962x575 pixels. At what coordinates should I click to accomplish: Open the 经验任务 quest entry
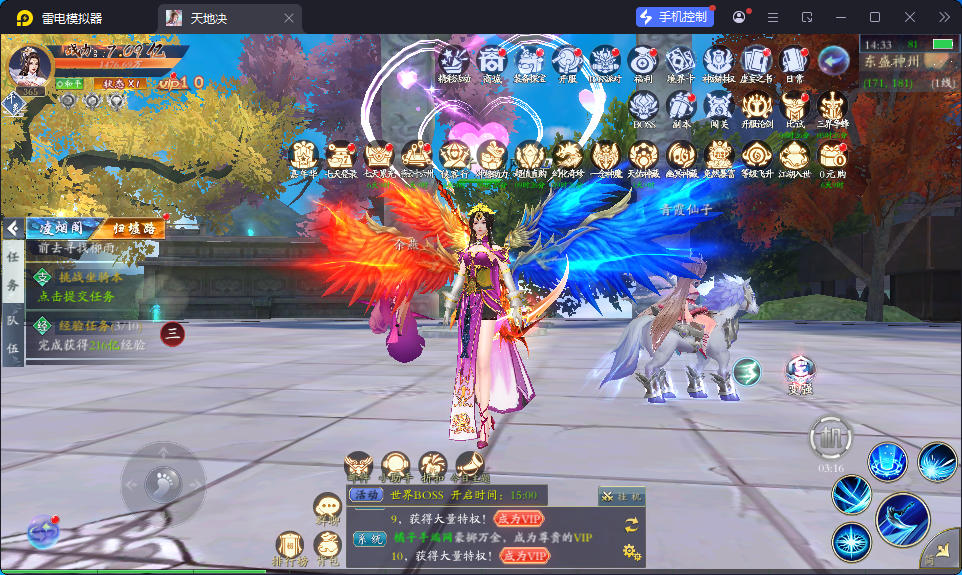click(90, 334)
